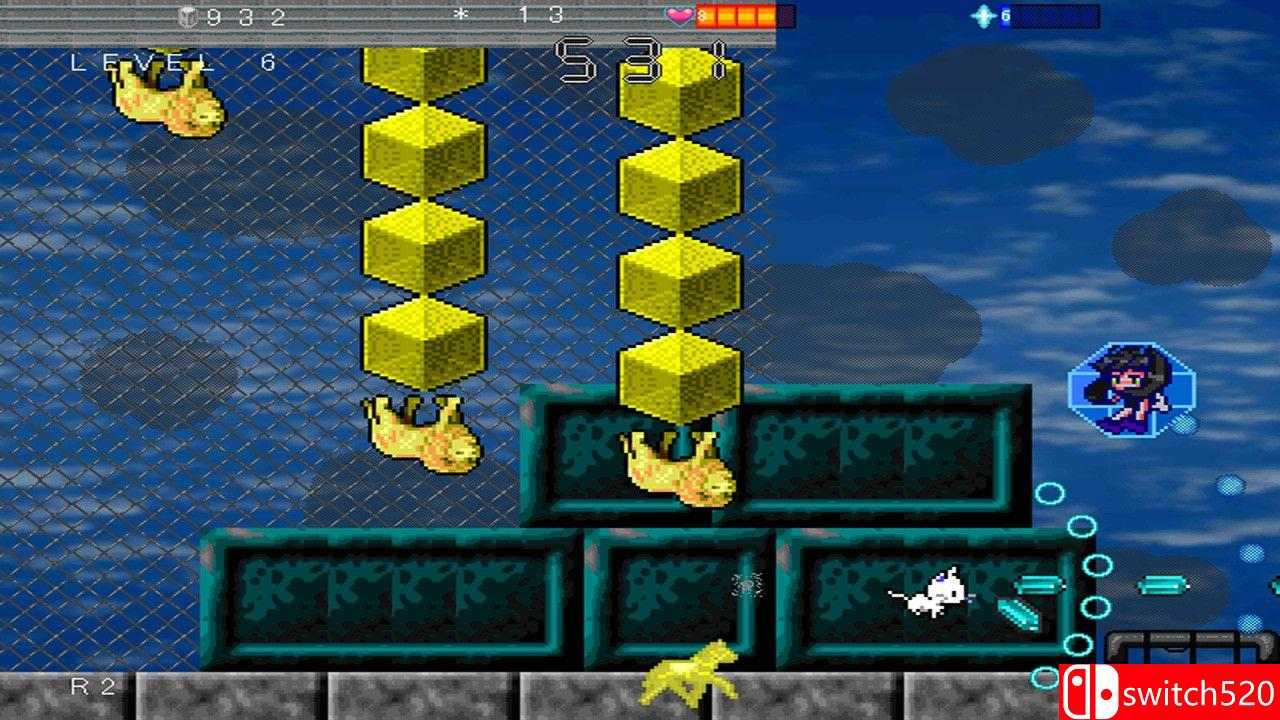The height and width of the screenshot is (720, 1280).
Task: Select the fish resting on the teal block platform
Action: coord(675,465)
